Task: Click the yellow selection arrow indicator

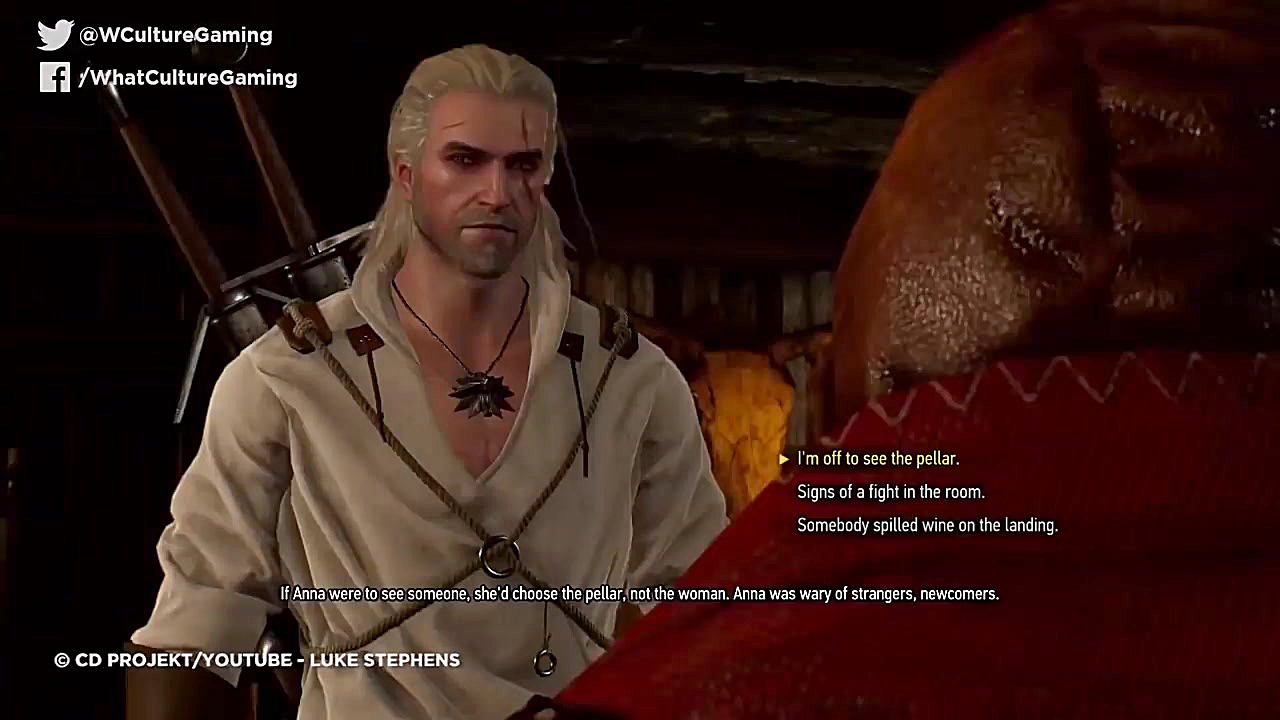Action: coord(784,458)
